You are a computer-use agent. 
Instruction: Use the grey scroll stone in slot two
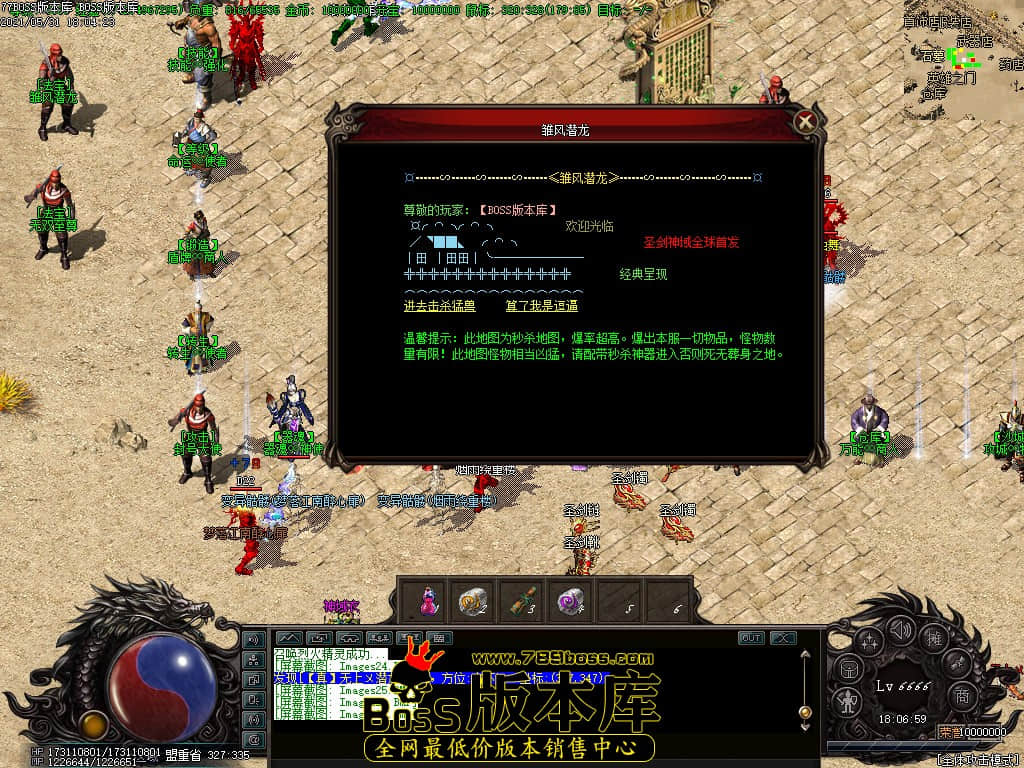click(471, 601)
